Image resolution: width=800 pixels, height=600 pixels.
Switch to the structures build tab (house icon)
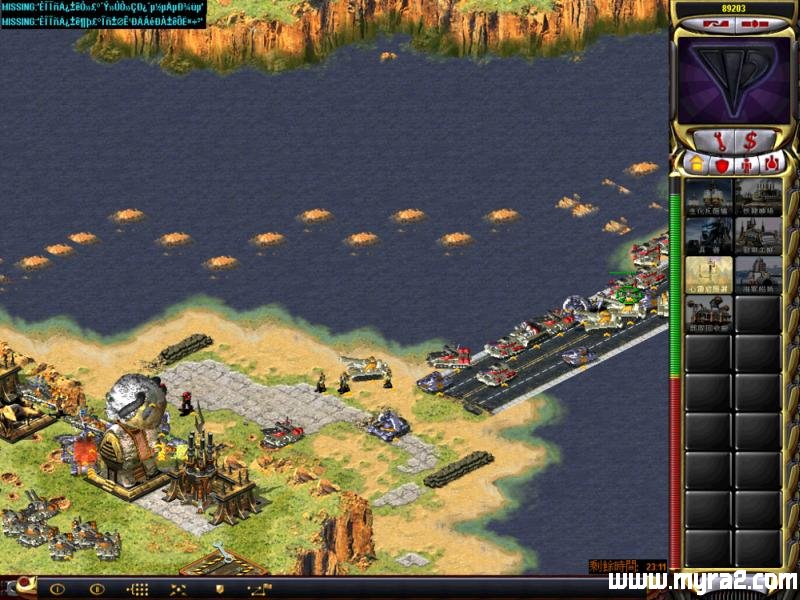[x=695, y=163]
